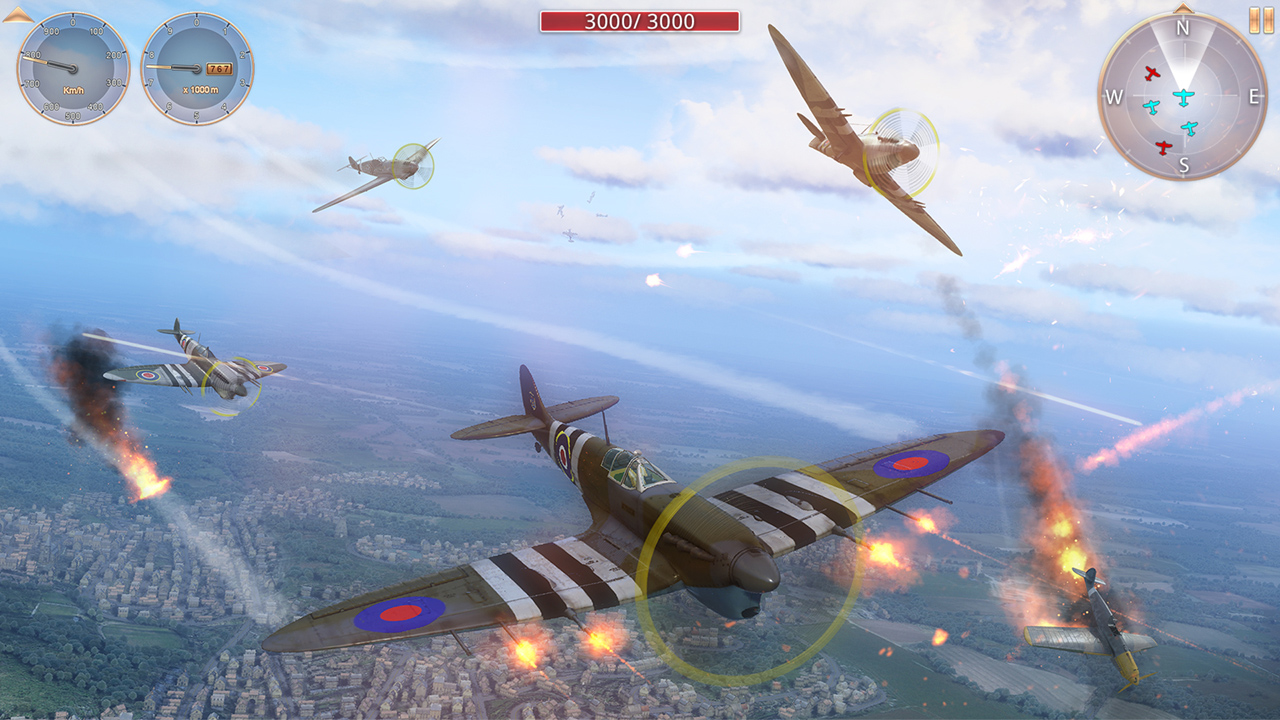This screenshot has height=720, width=1280.
Task: Select the red enemy plane icon near South on radar
Action: click(x=1163, y=146)
